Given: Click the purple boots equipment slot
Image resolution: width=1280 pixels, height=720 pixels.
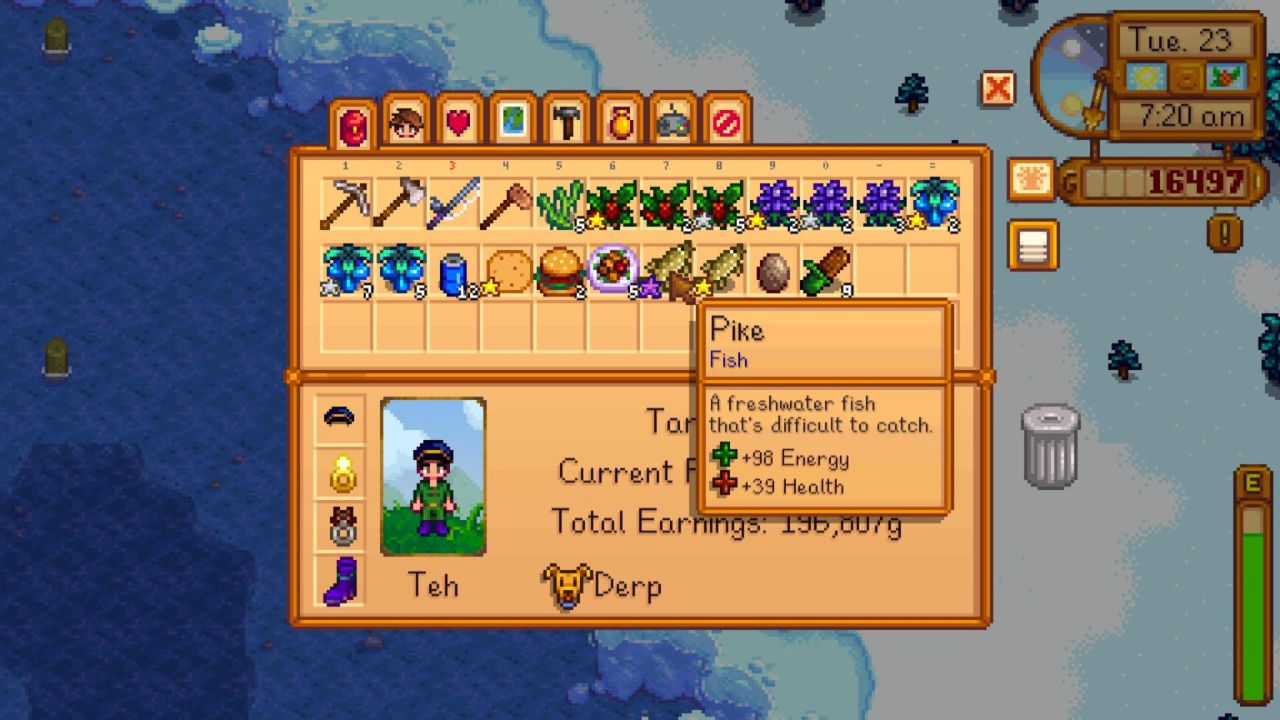Looking at the screenshot, I should coord(340,580).
